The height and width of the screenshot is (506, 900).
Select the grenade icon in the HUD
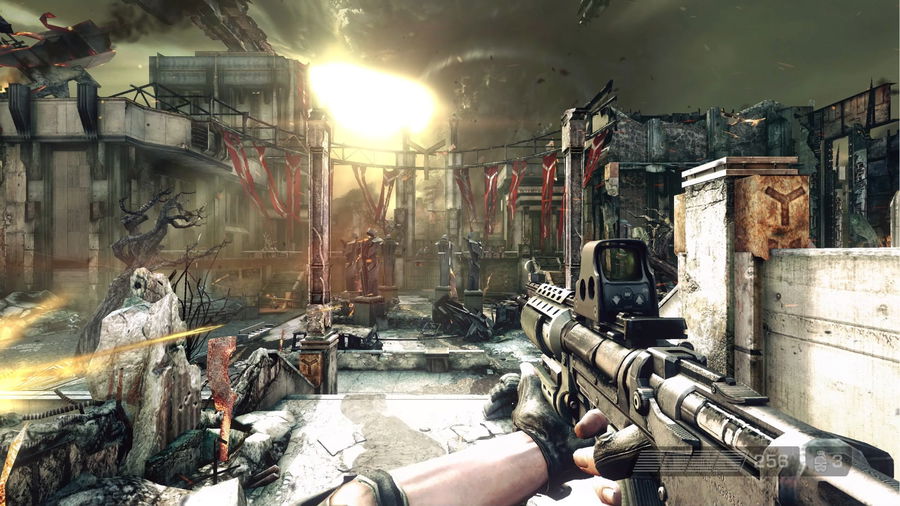(x=823, y=460)
